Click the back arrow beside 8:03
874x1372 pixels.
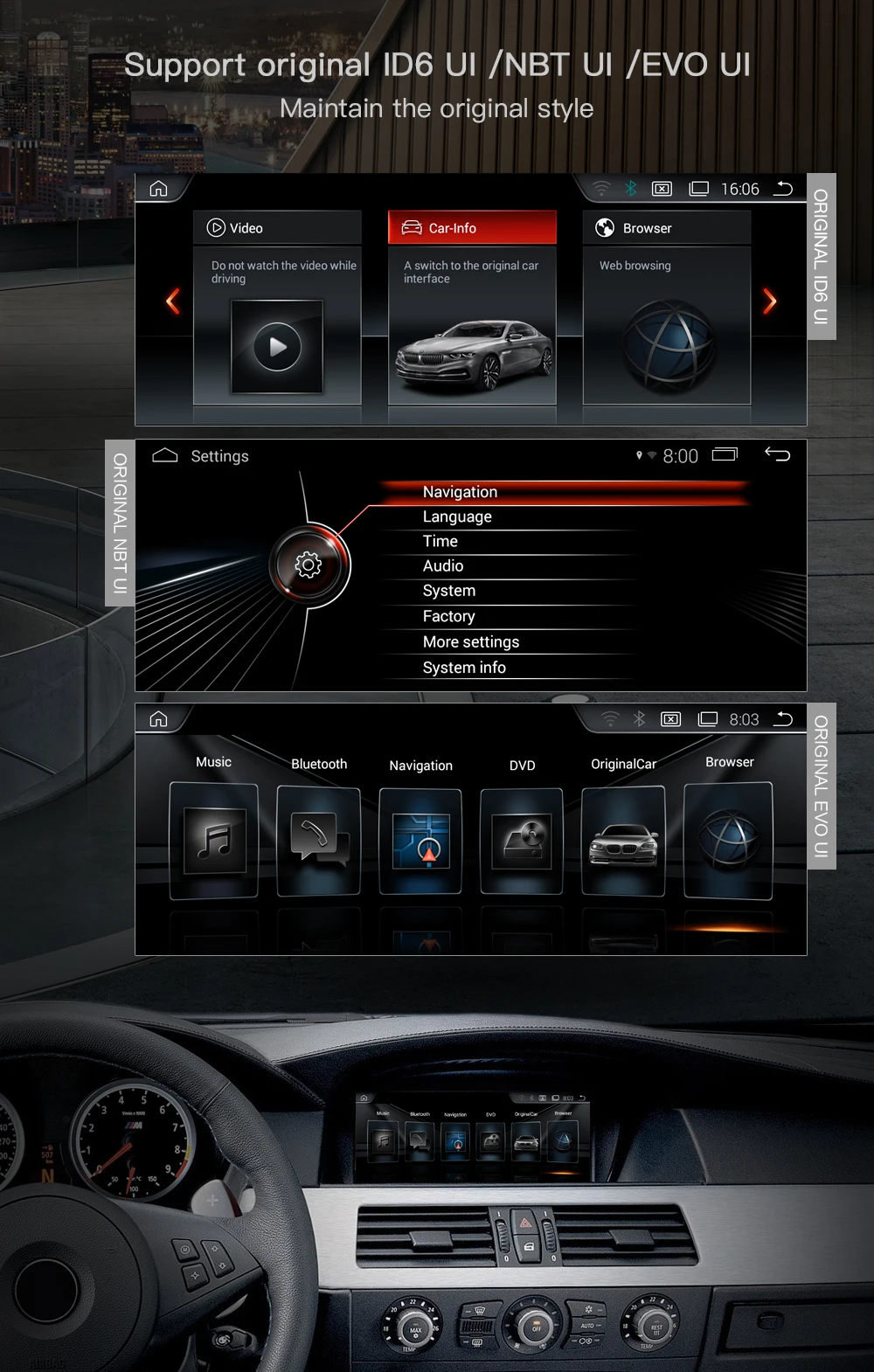784,718
